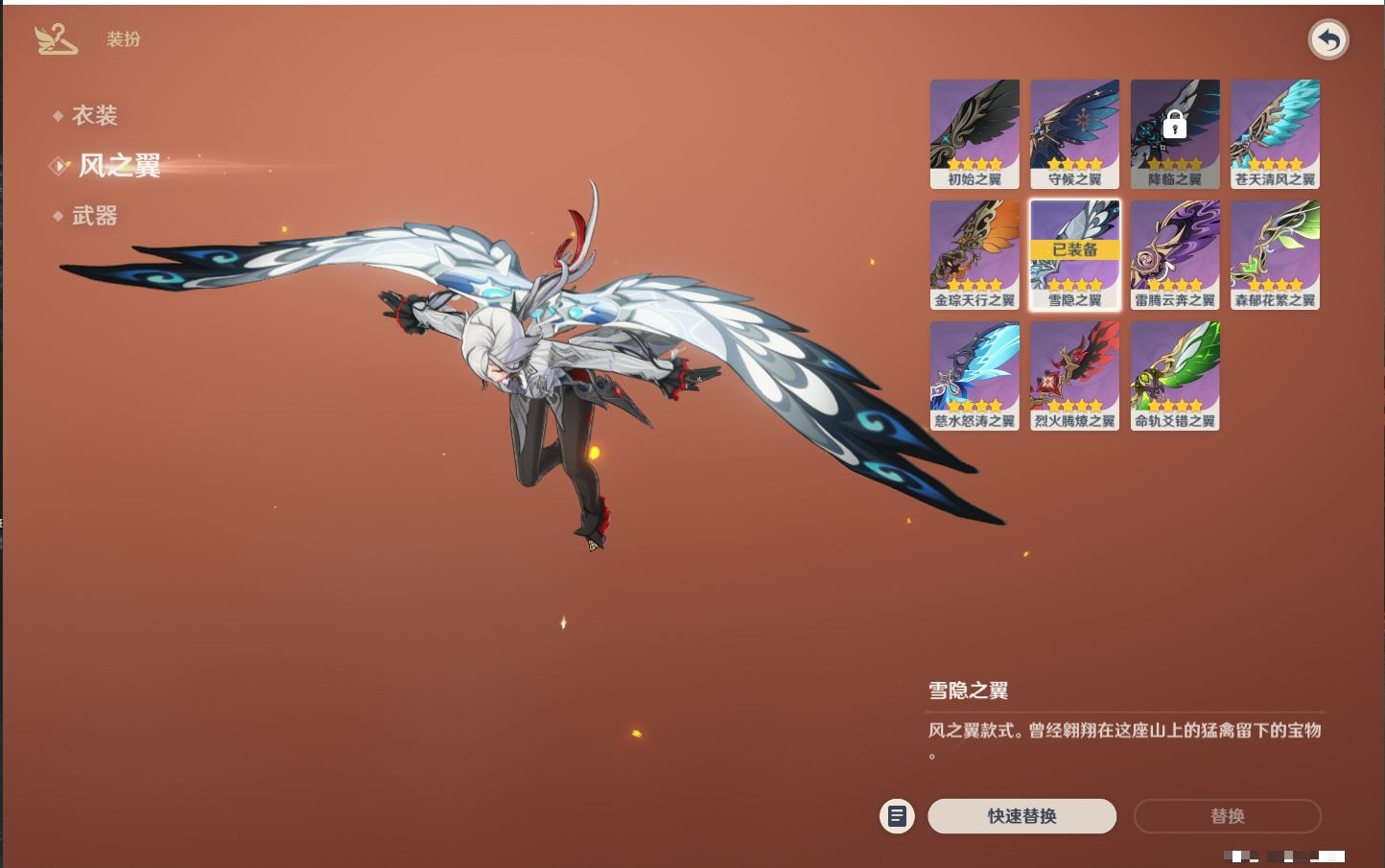1385x868 pixels.
Task: Click the 替换 replace button
Action: tap(1227, 816)
